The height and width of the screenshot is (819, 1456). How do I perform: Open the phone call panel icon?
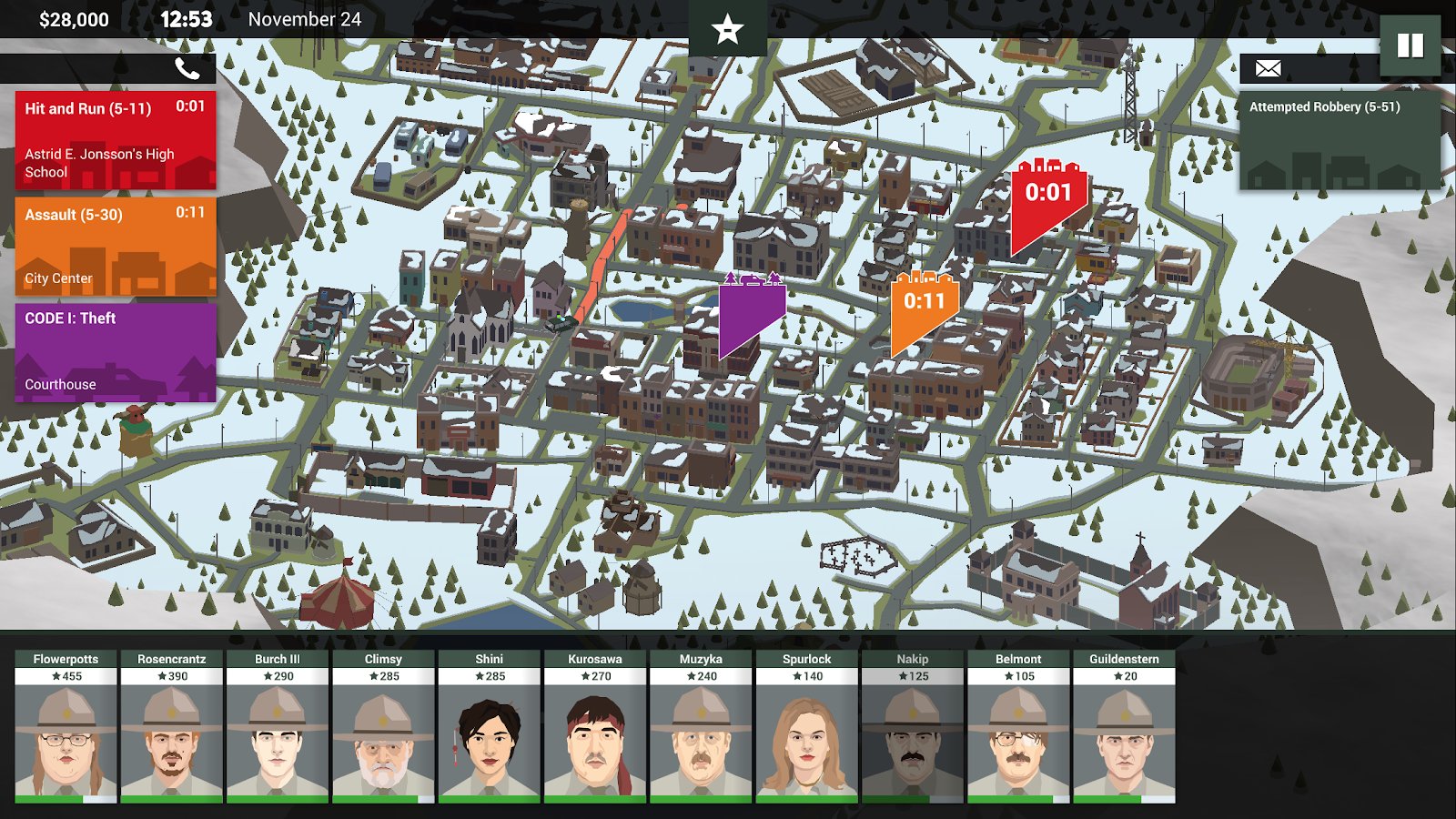click(x=187, y=66)
